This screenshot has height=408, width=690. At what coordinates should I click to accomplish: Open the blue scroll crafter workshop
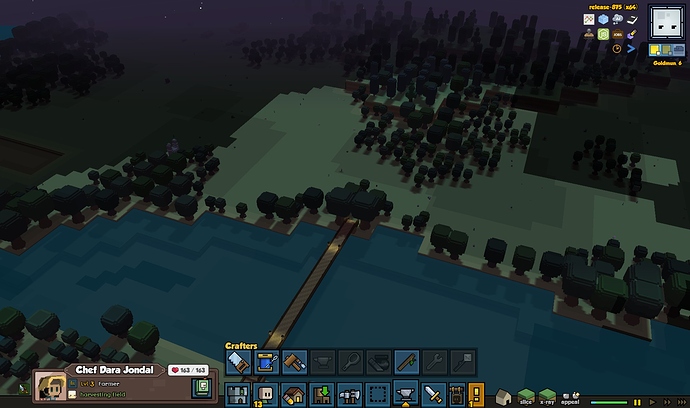[266, 362]
